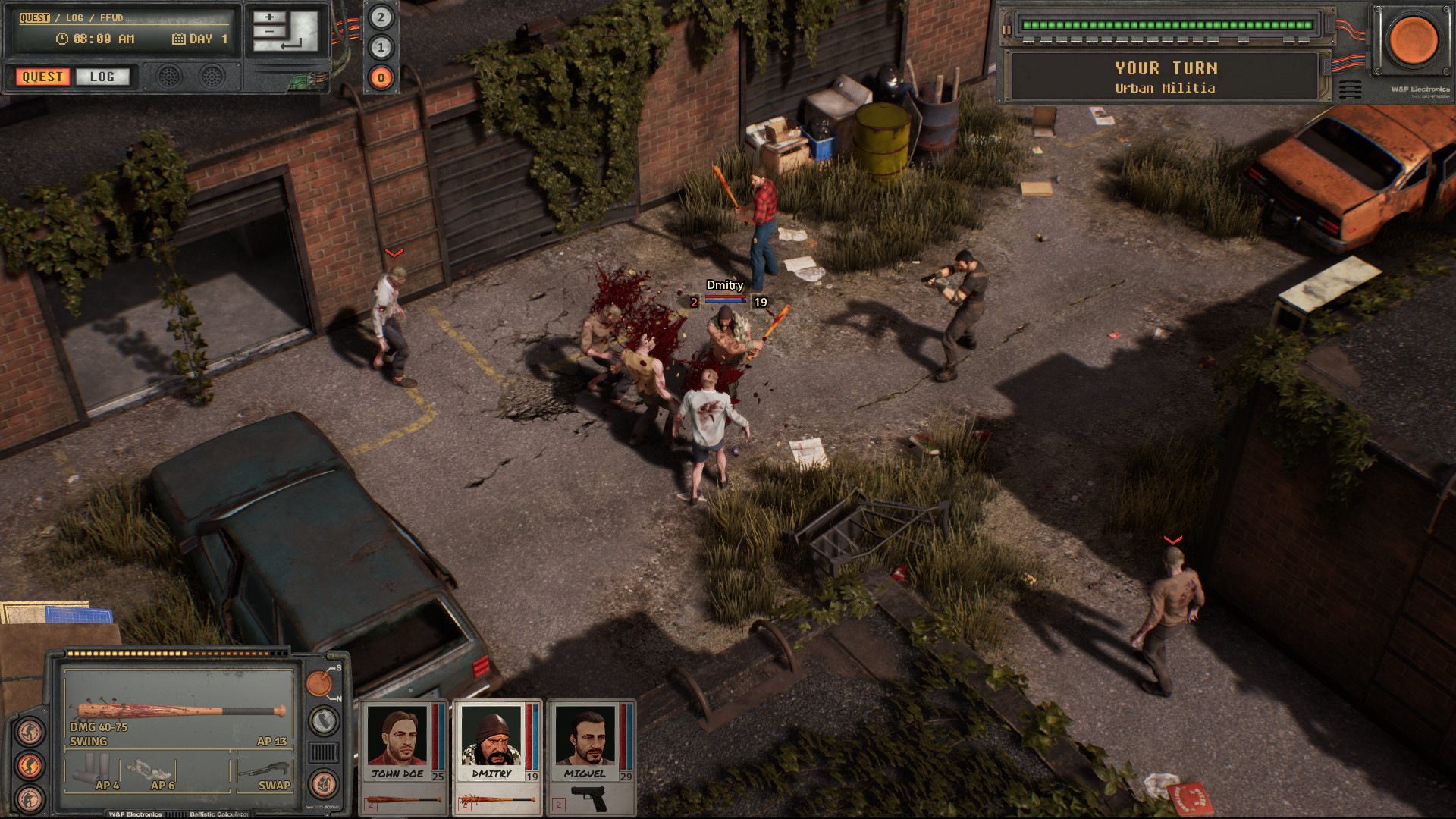Click the green turn-order LED bar
The width and height of the screenshot is (1456, 819).
1169,24
